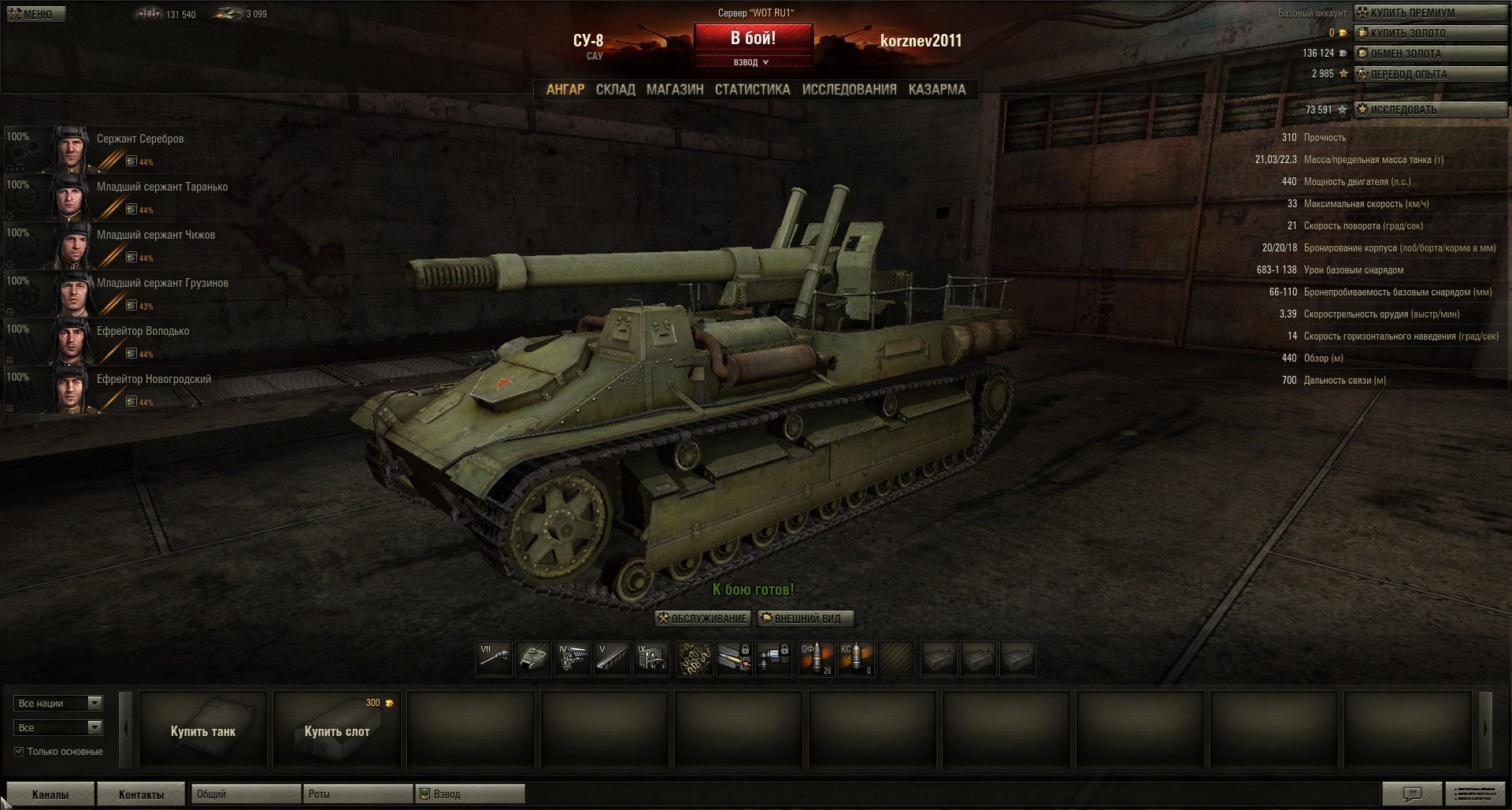Go to the ИССЛЕДОВАНИЯ tab
This screenshot has height=810, width=1512.
click(x=849, y=90)
